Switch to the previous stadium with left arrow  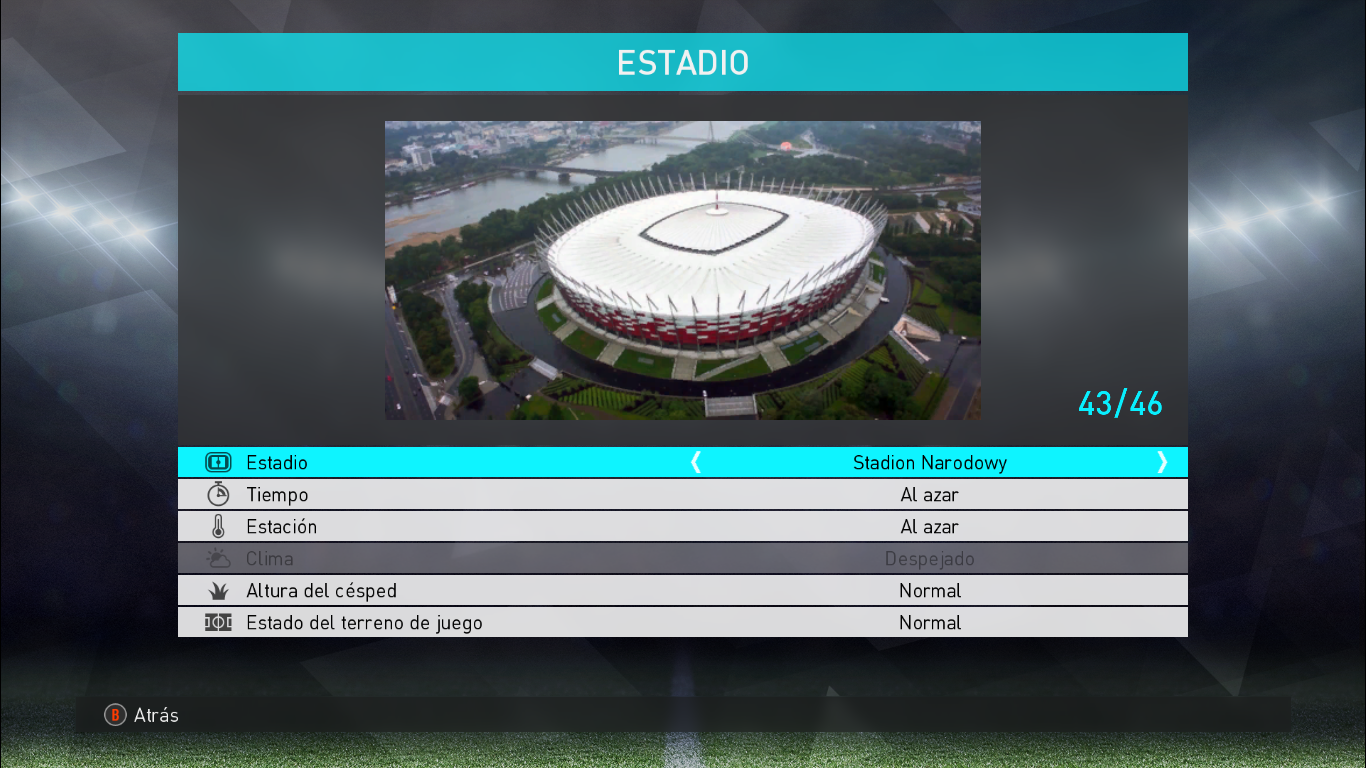tap(696, 462)
